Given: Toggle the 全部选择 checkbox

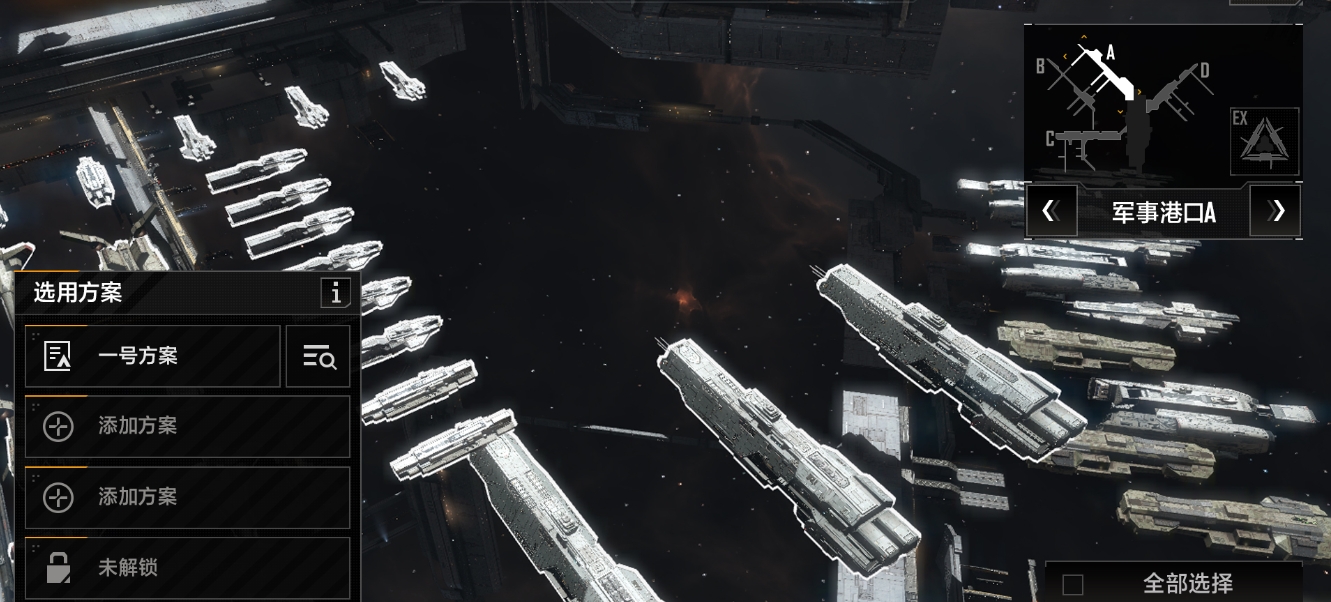Looking at the screenshot, I should [1073, 585].
